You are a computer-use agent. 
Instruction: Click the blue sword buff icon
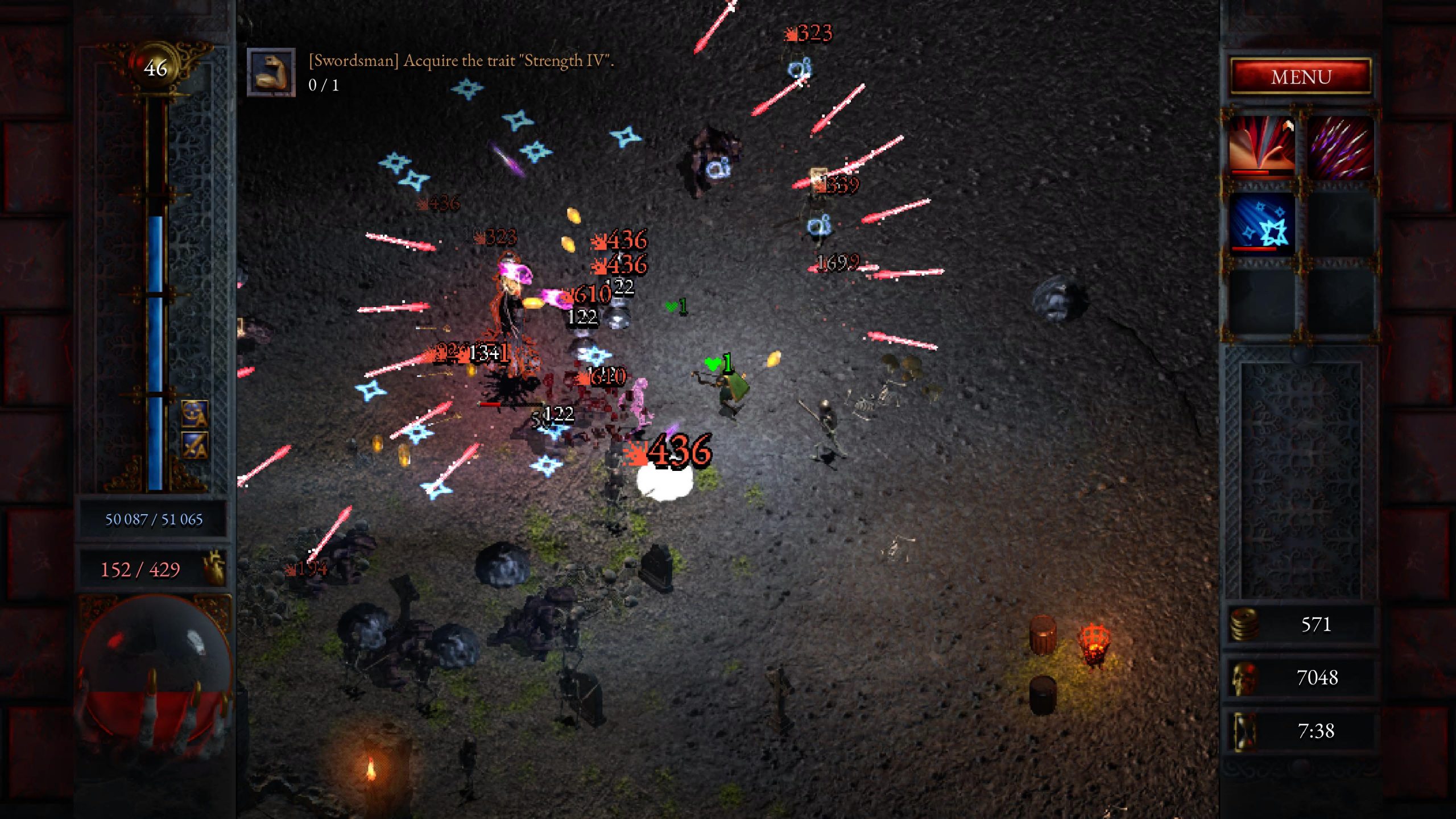(195, 445)
